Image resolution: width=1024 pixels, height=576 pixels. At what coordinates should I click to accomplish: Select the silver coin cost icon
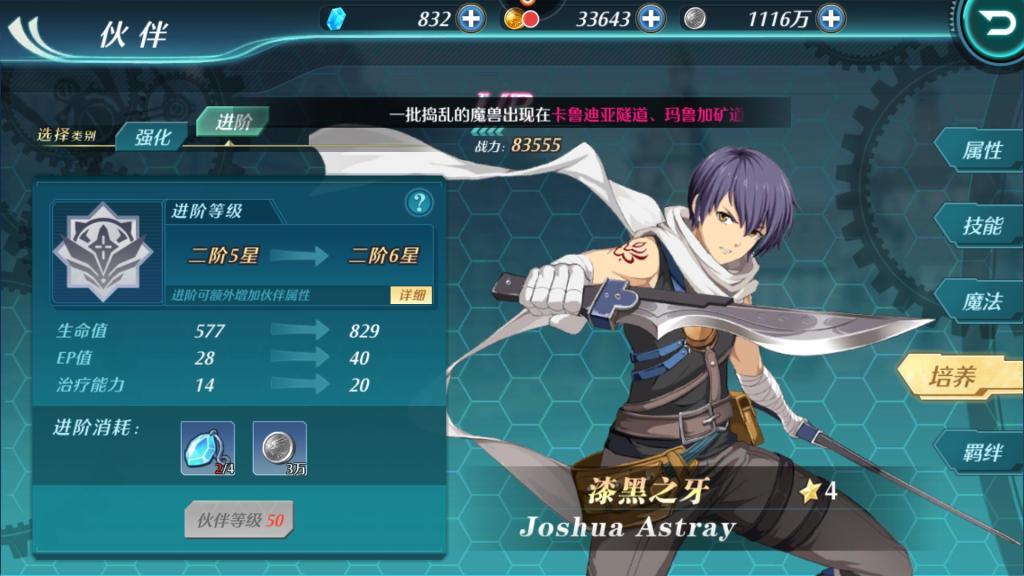pyautogui.click(x=279, y=447)
